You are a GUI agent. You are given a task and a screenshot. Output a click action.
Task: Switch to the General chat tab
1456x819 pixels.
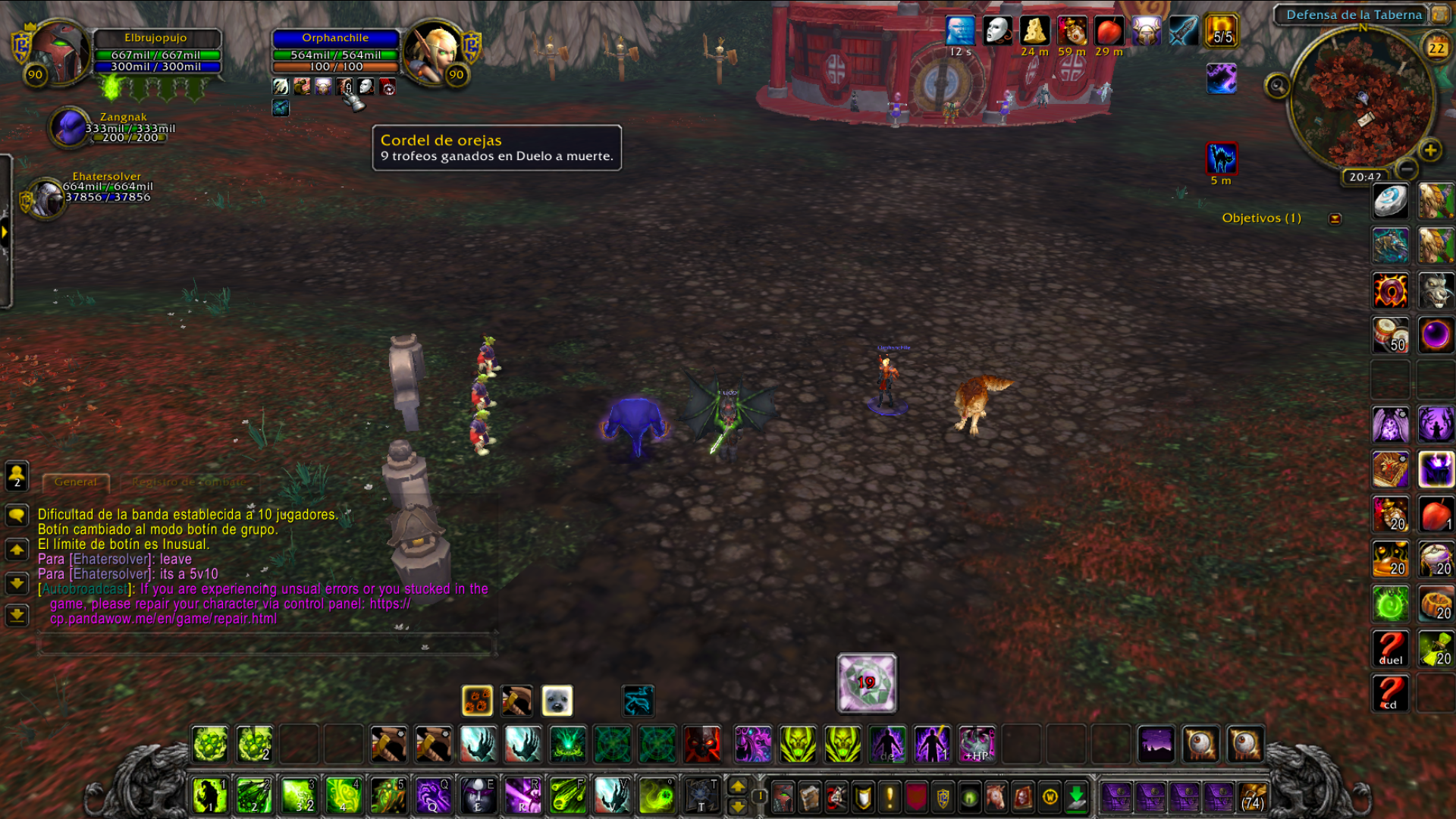(x=76, y=482)
